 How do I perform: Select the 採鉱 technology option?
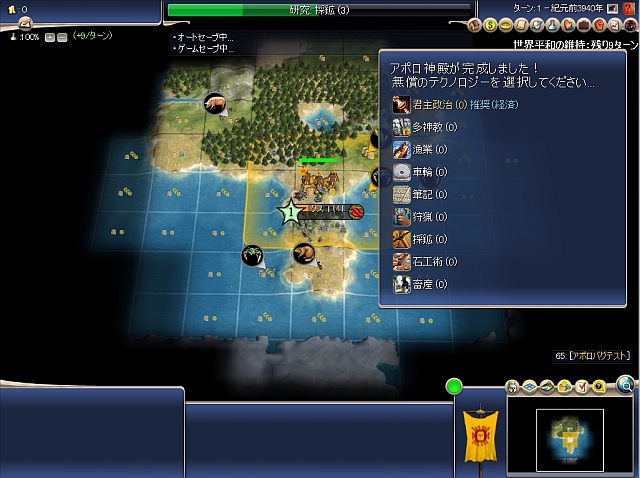click(425, 239)
